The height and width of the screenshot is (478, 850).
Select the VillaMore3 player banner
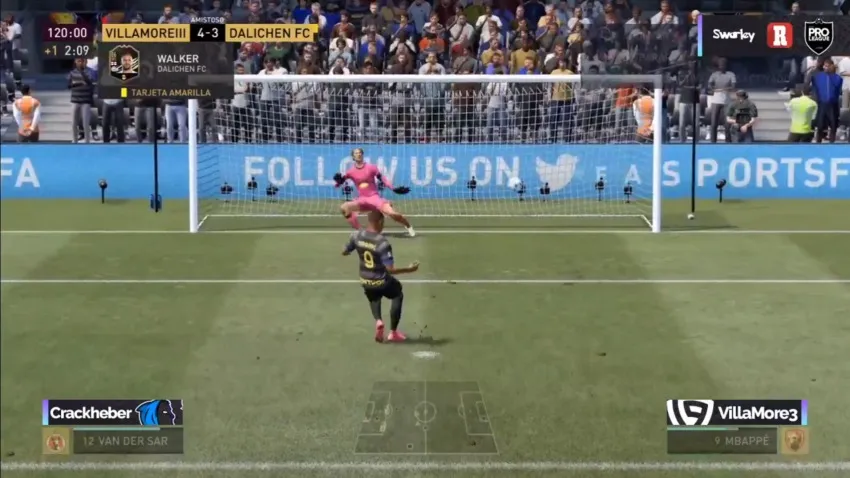click(x=736, y=412)
